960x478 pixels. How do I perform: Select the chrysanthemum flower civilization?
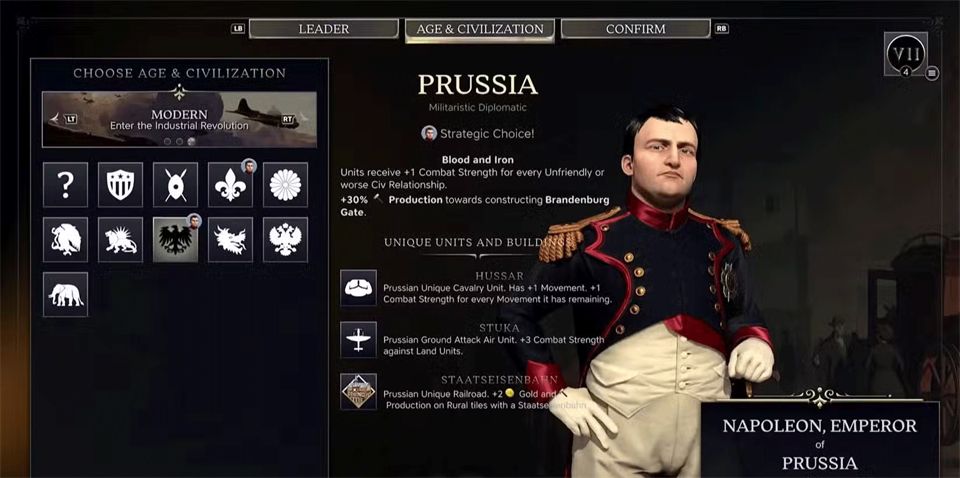tap(285, 185)
